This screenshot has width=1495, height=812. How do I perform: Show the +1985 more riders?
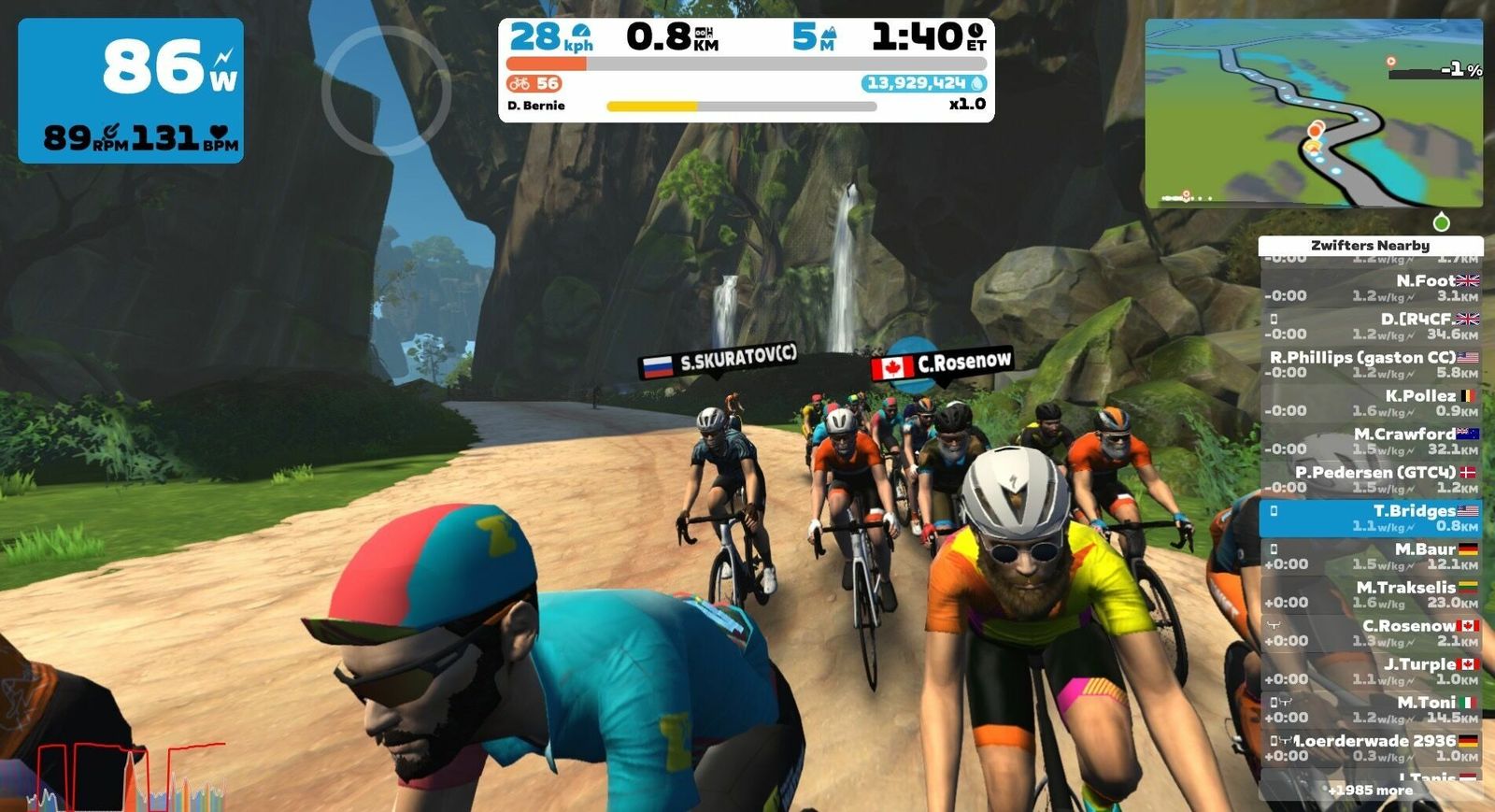pyautogui.click(x=1370, y=791)
